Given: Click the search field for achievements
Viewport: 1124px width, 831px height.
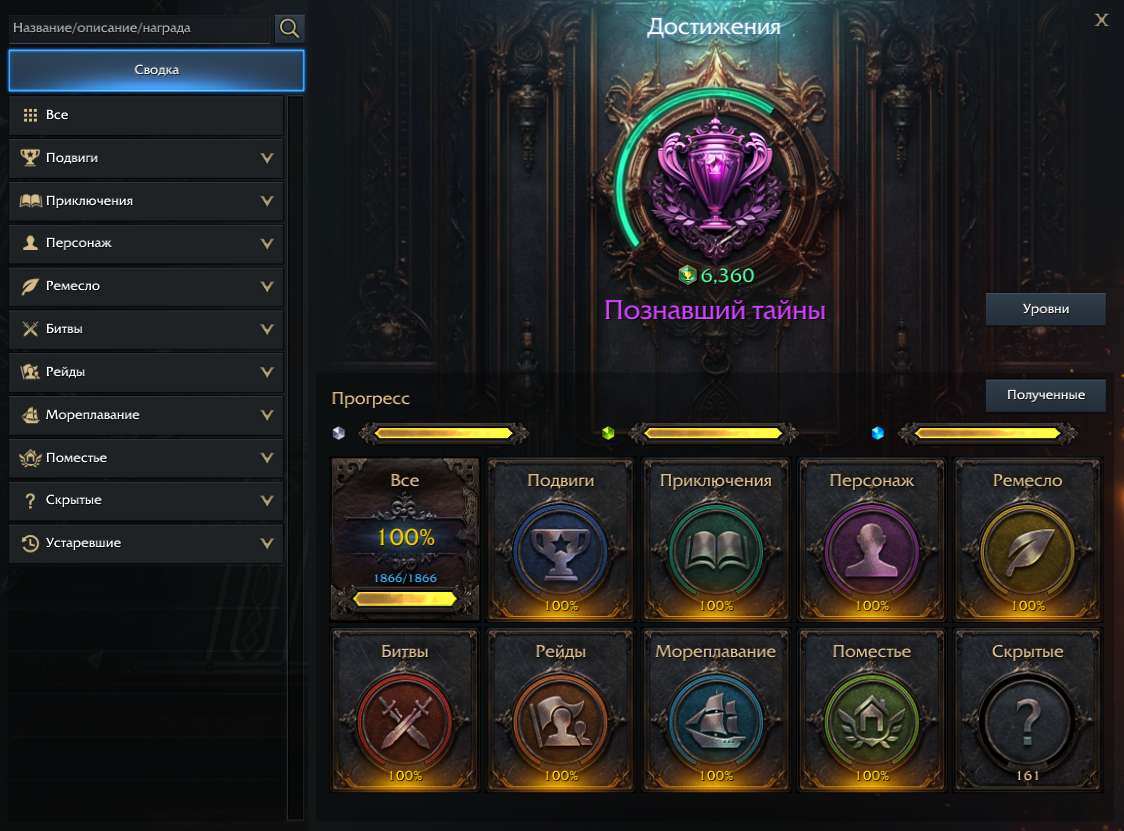Looking at the screenshot, I should pos(139,28).
